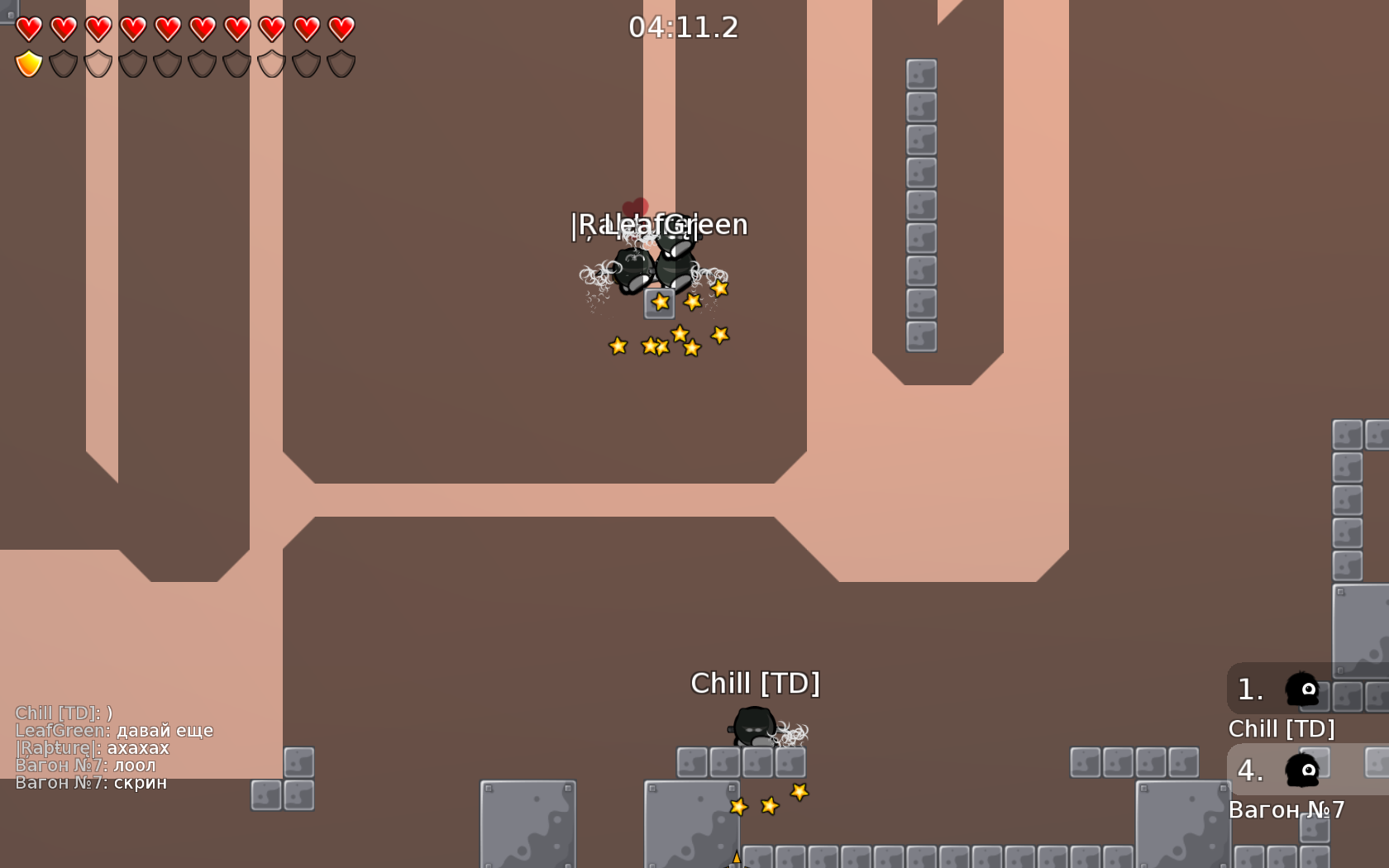
Task: Select the Chill [TD] leaderboard name
Action: tap(1282, 730)
